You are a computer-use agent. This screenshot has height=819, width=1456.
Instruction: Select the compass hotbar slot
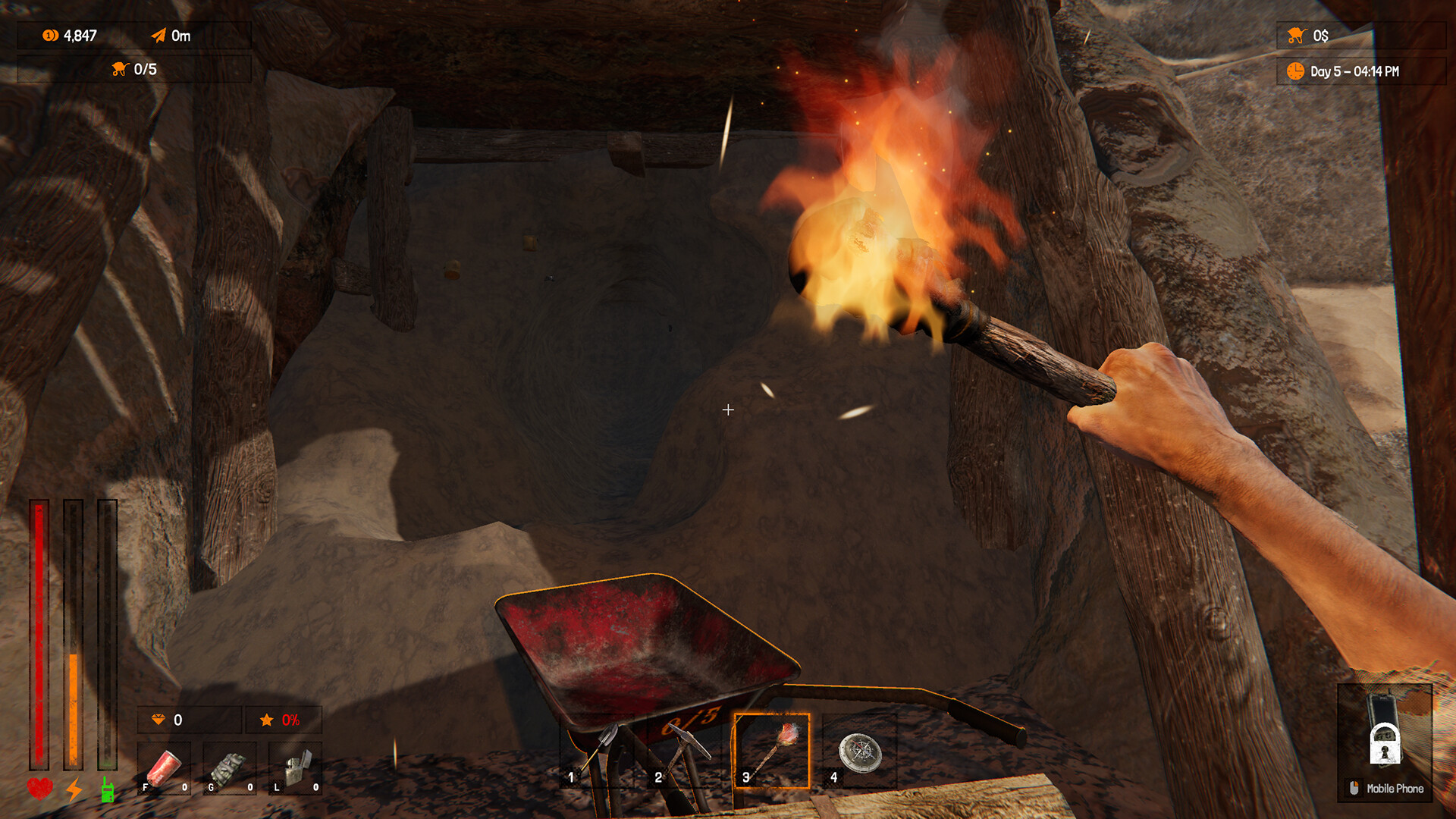pyautogui.click(x=859, y=752)
